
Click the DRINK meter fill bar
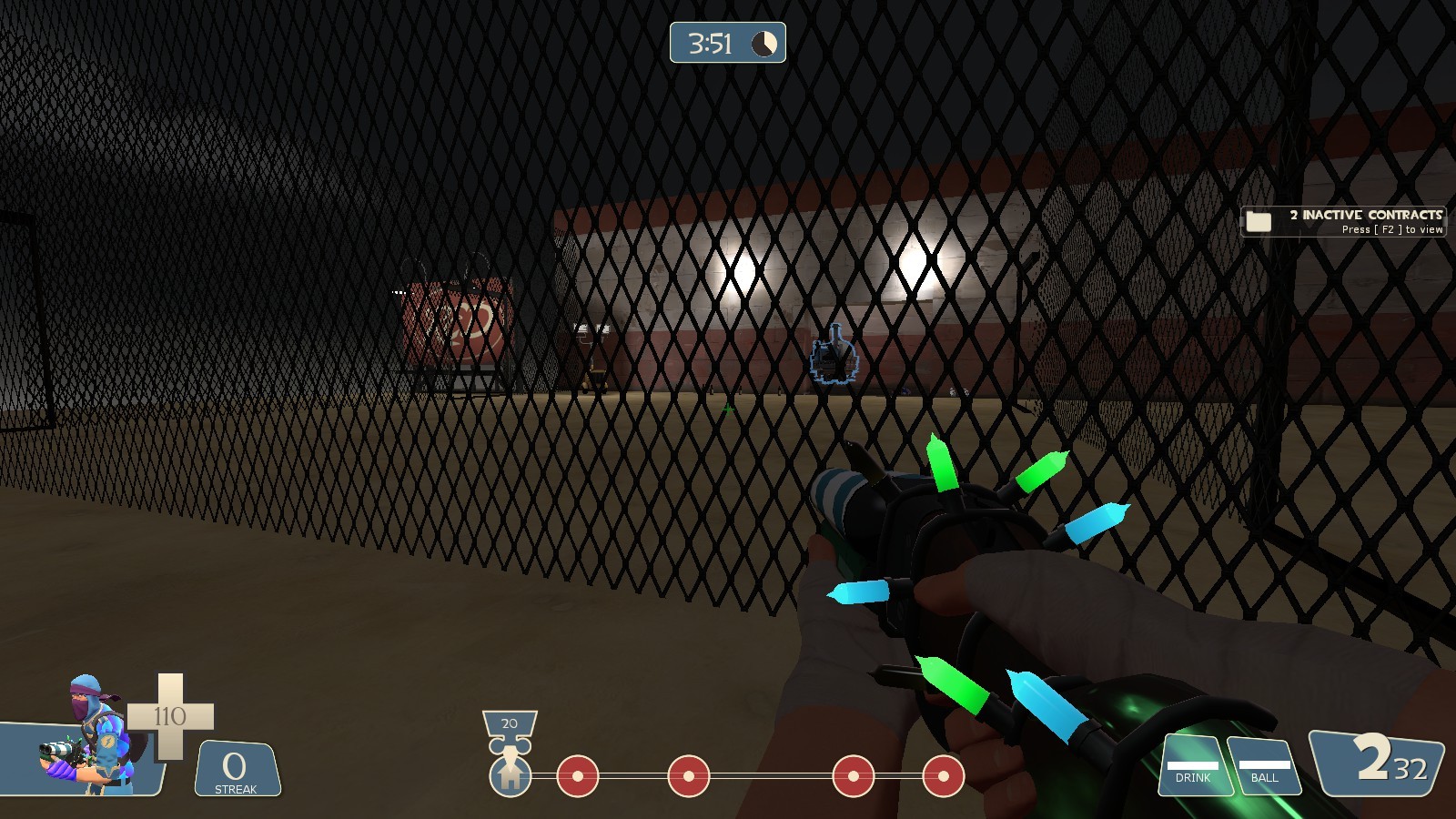1195,767
